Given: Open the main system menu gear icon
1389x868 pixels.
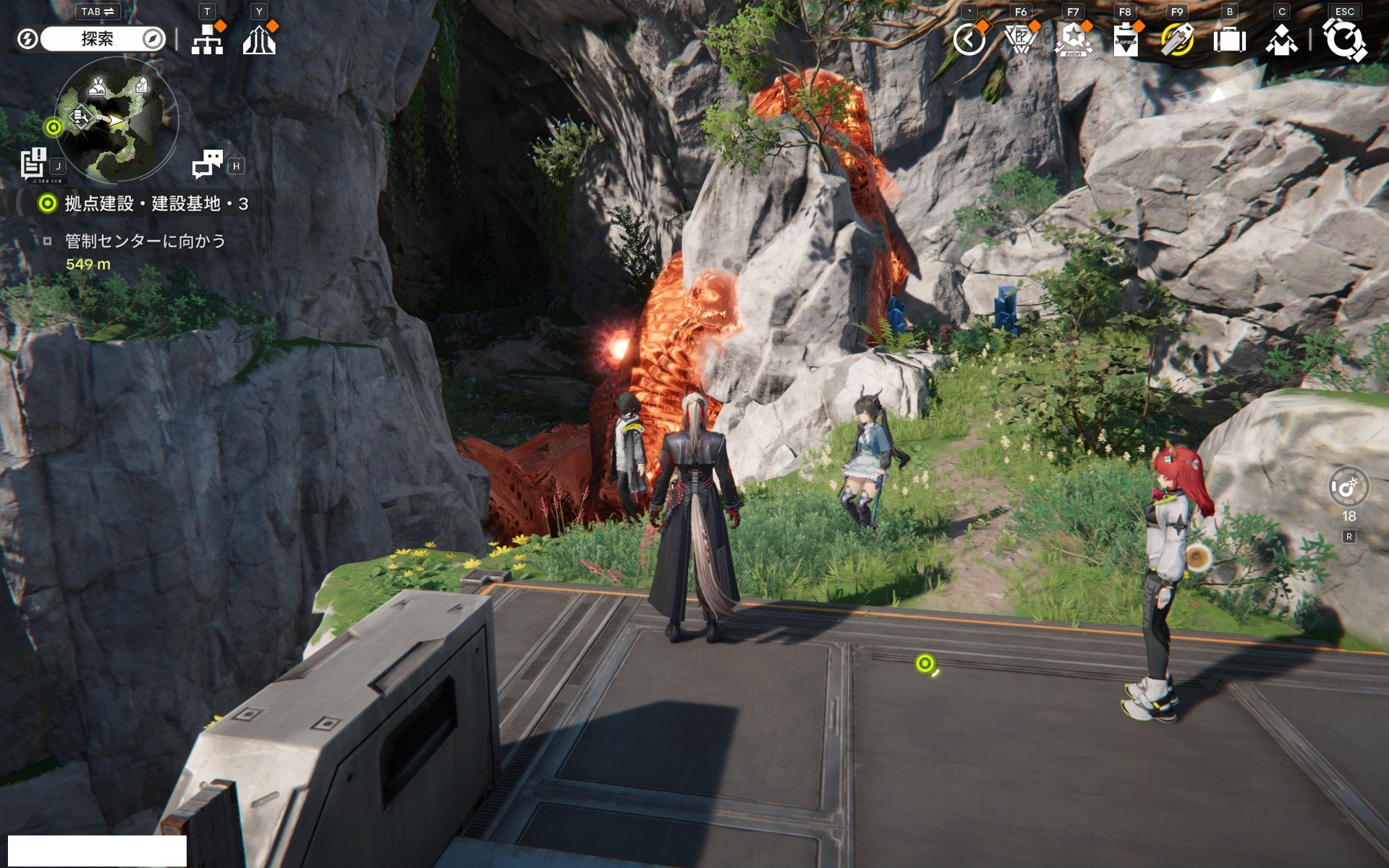Looking at the screenshot, I should coord(1344,40).
